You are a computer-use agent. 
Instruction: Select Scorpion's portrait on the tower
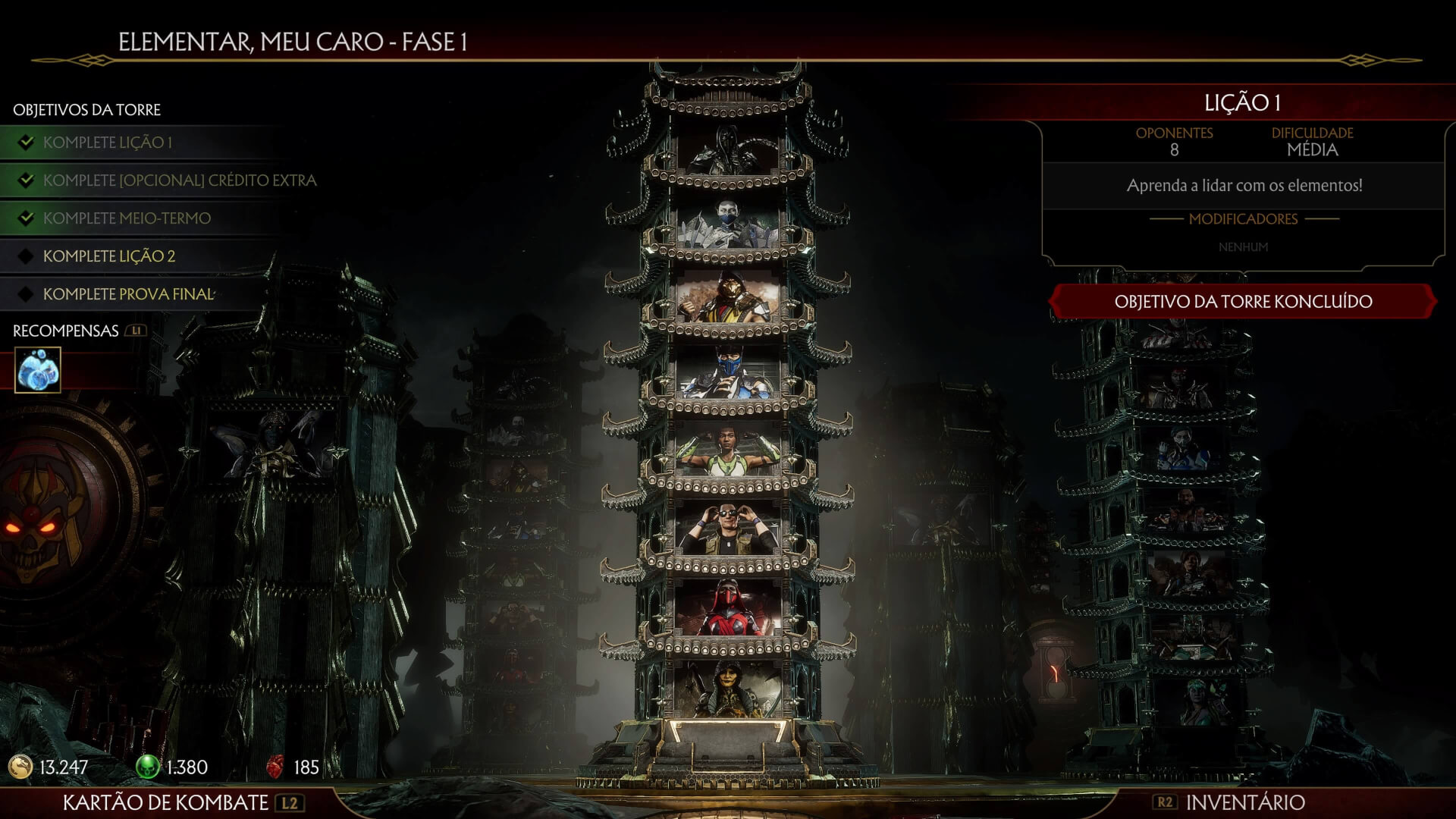coord(728,298)
